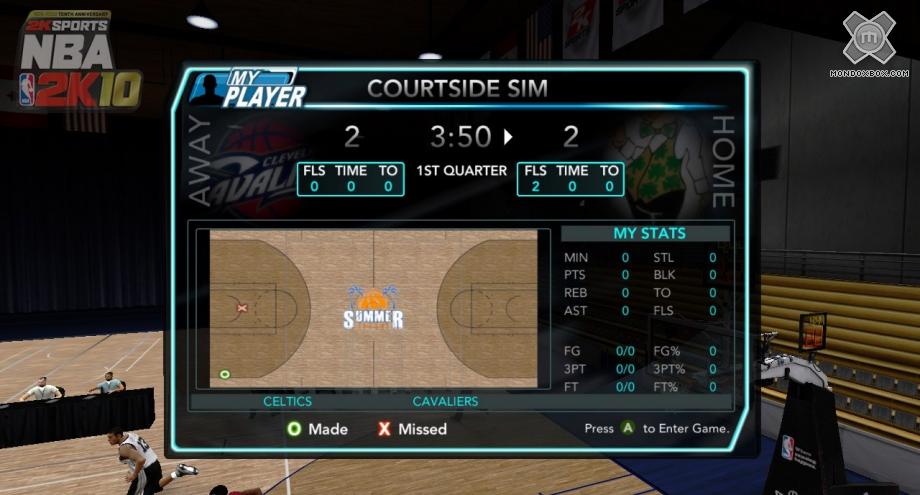Select the Missed legend entry

(x=412, y=429)
